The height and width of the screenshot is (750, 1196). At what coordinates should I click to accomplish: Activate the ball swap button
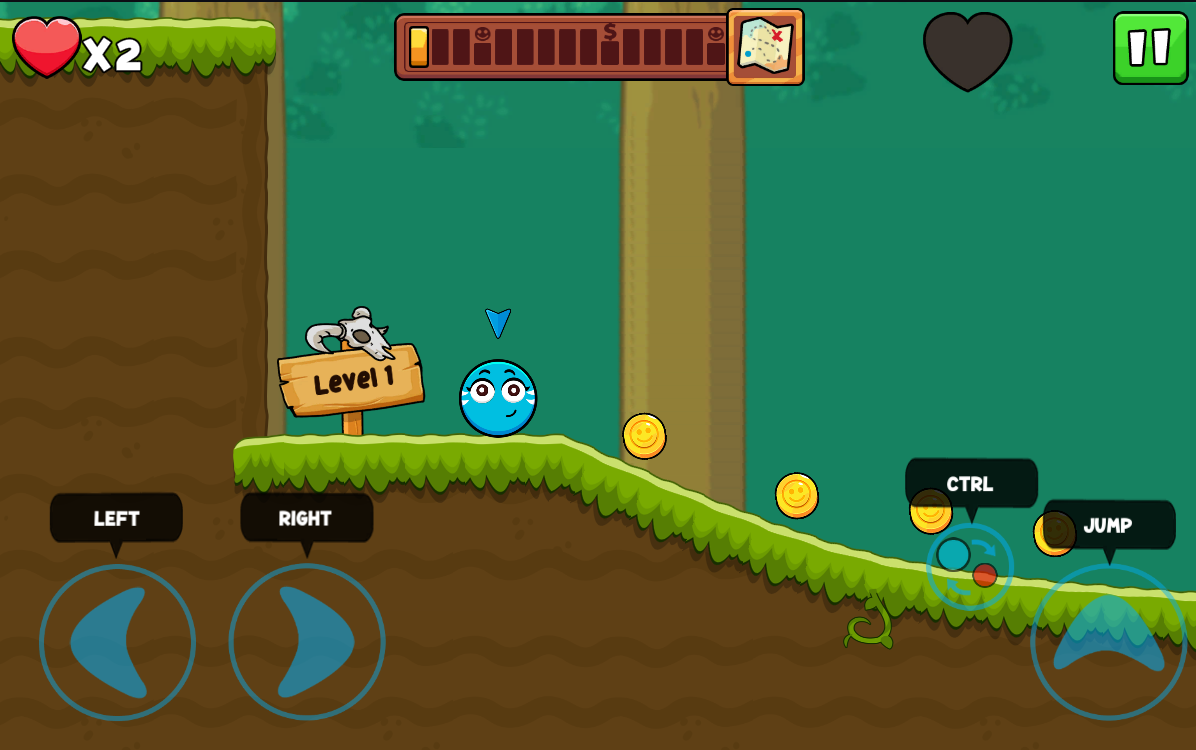[x=969, y=566]
